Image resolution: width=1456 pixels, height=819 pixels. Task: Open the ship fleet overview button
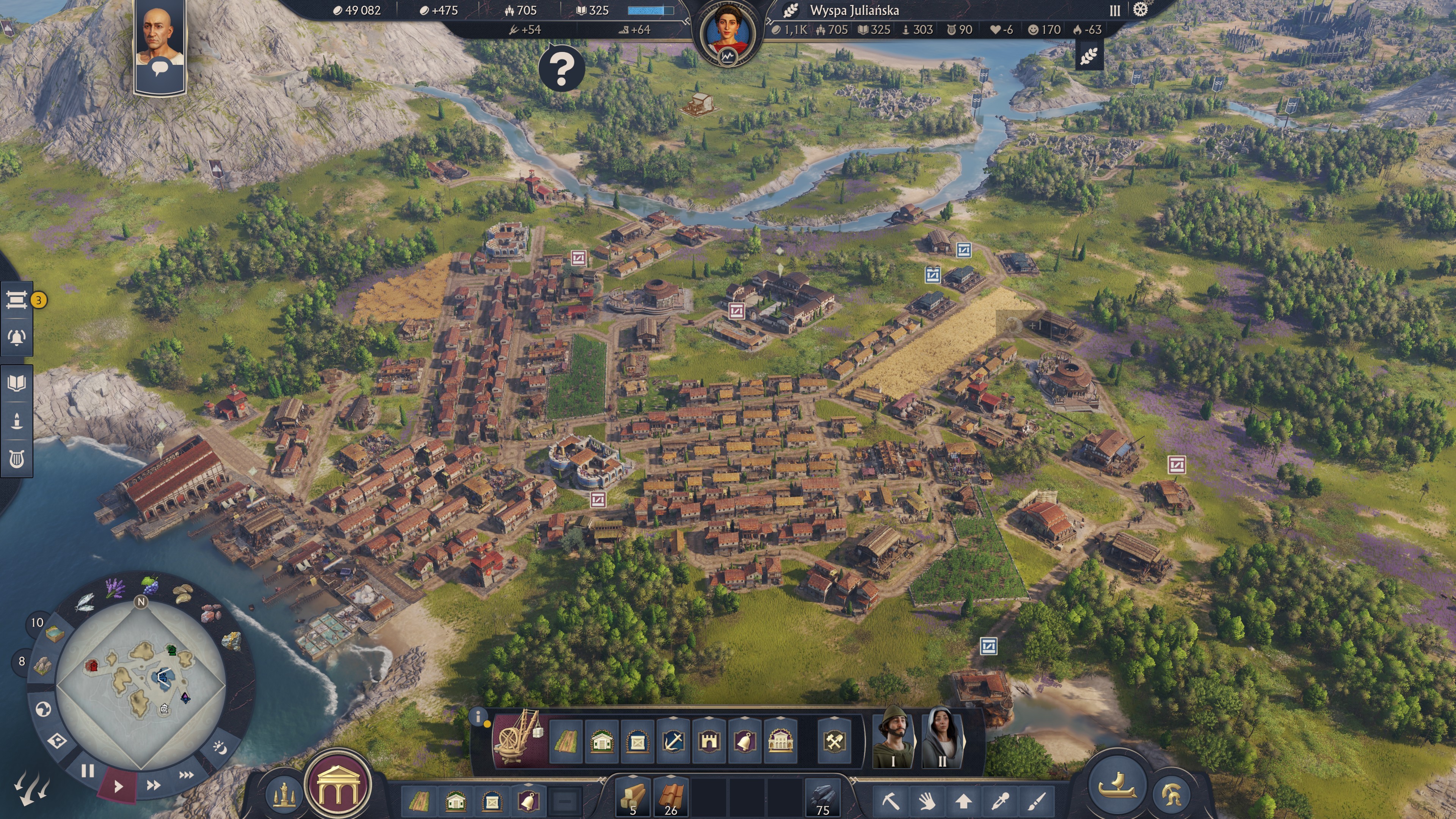click(1116, 785)
